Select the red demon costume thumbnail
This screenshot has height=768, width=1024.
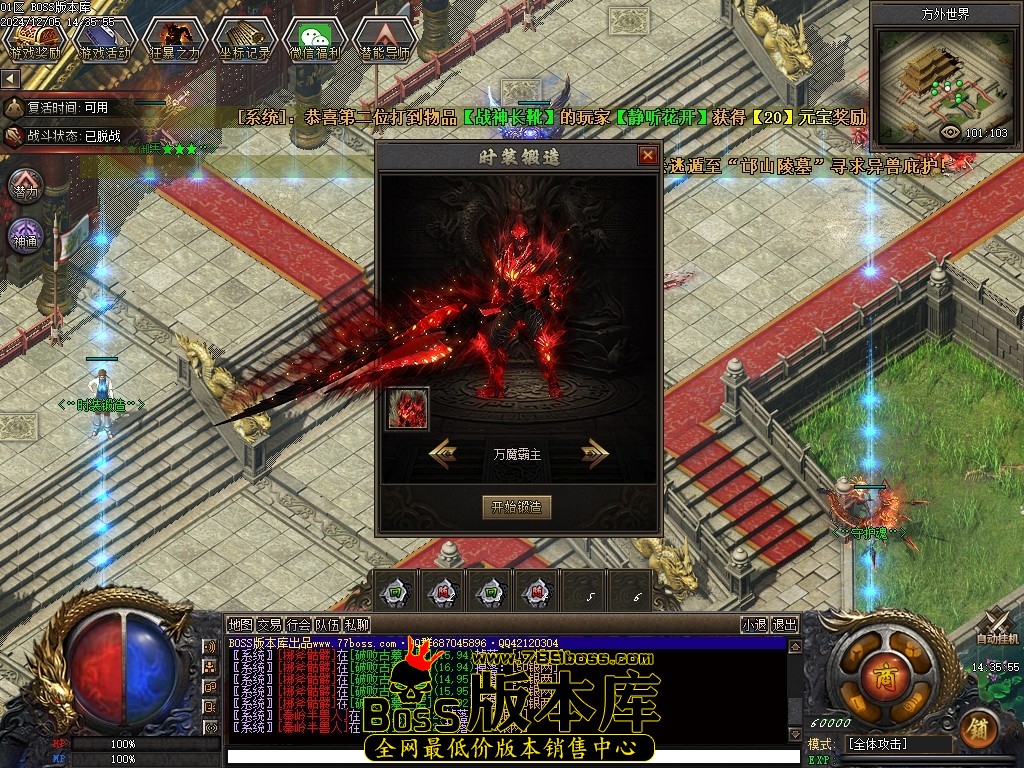pos(408,408)
